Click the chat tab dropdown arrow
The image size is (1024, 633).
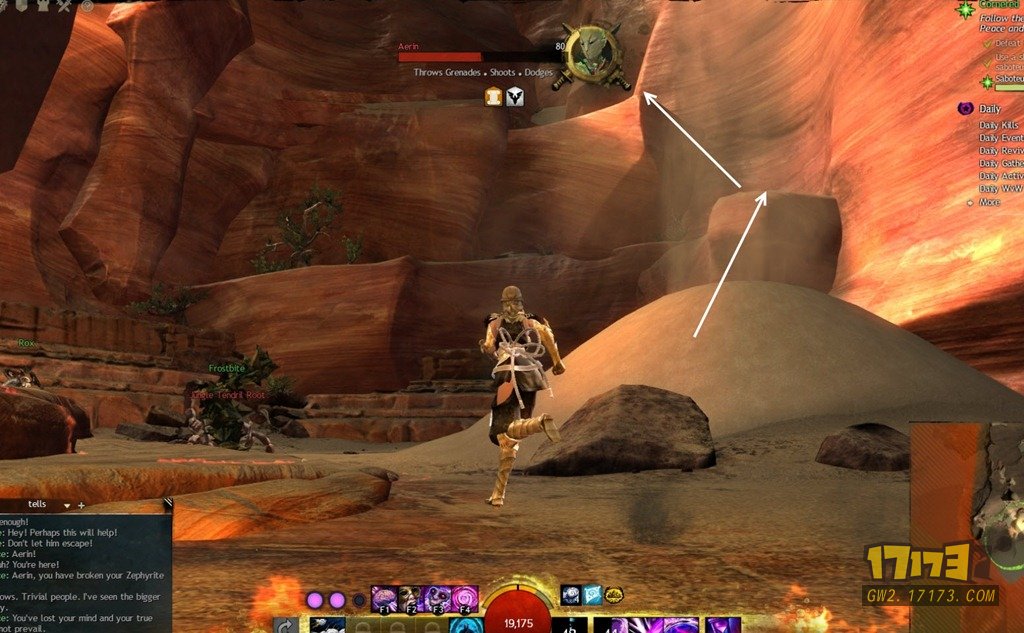coord(67,506)
